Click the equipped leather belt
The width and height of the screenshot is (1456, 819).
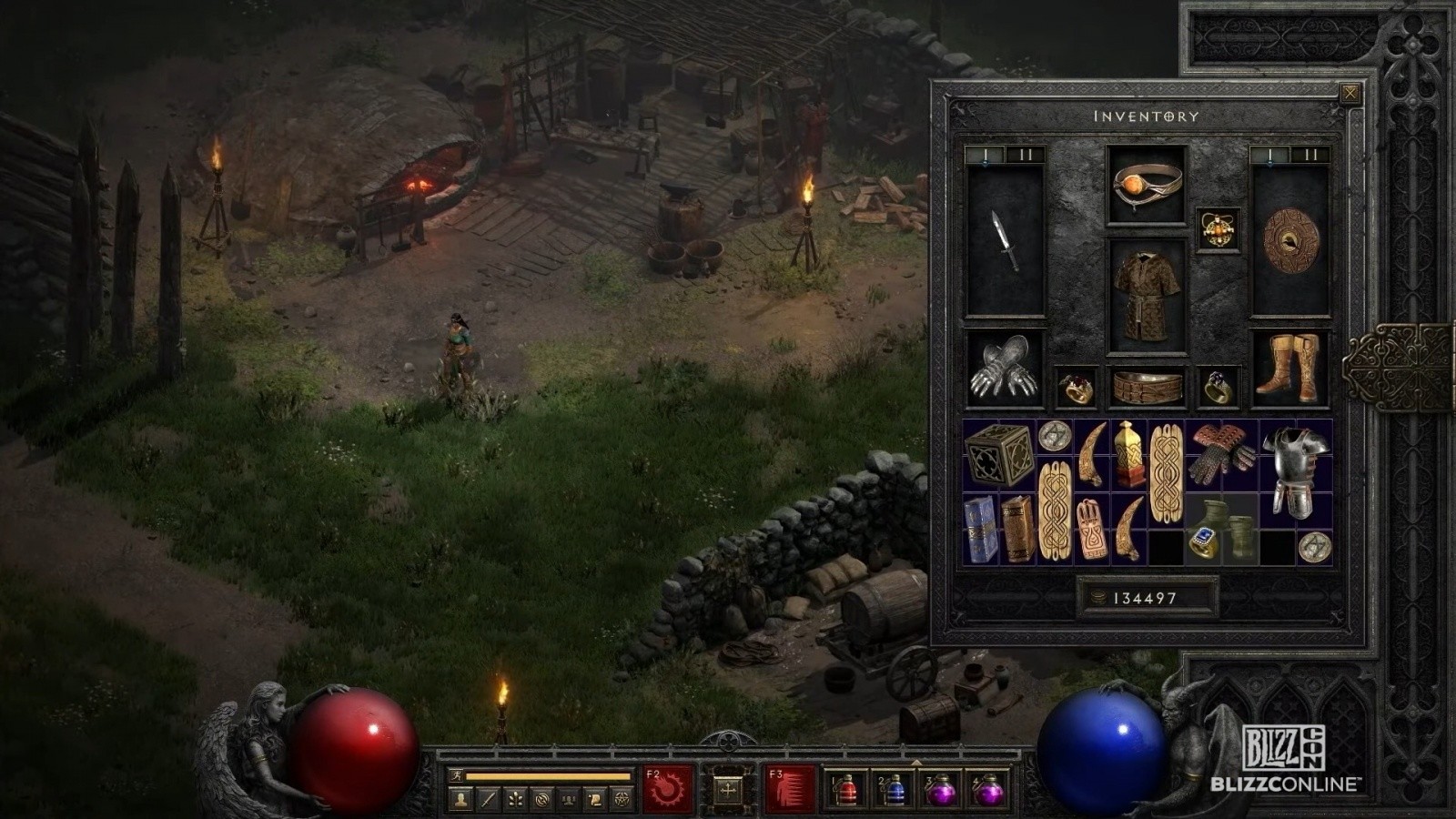point(1148,389)
